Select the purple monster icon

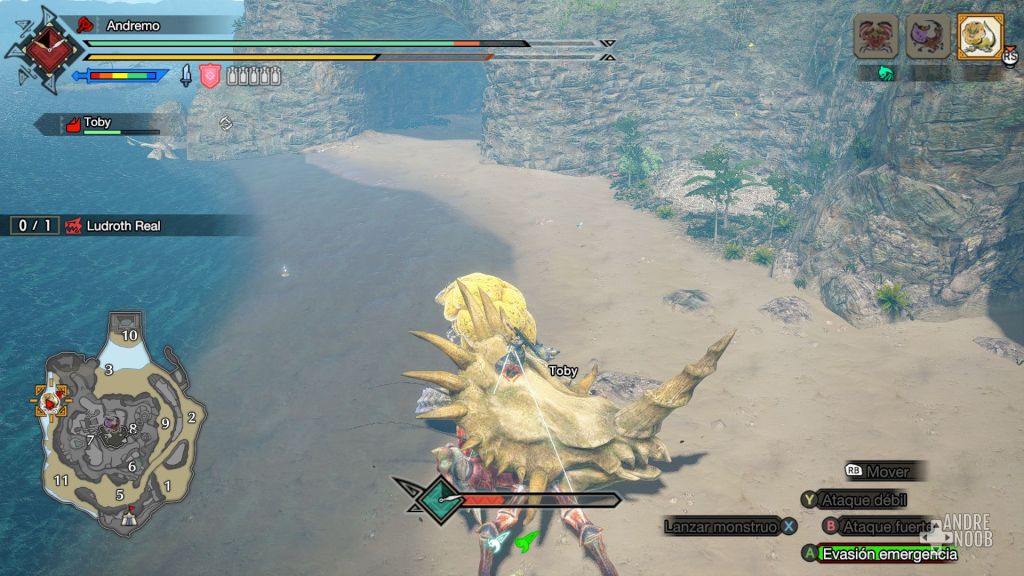[927, 37]
